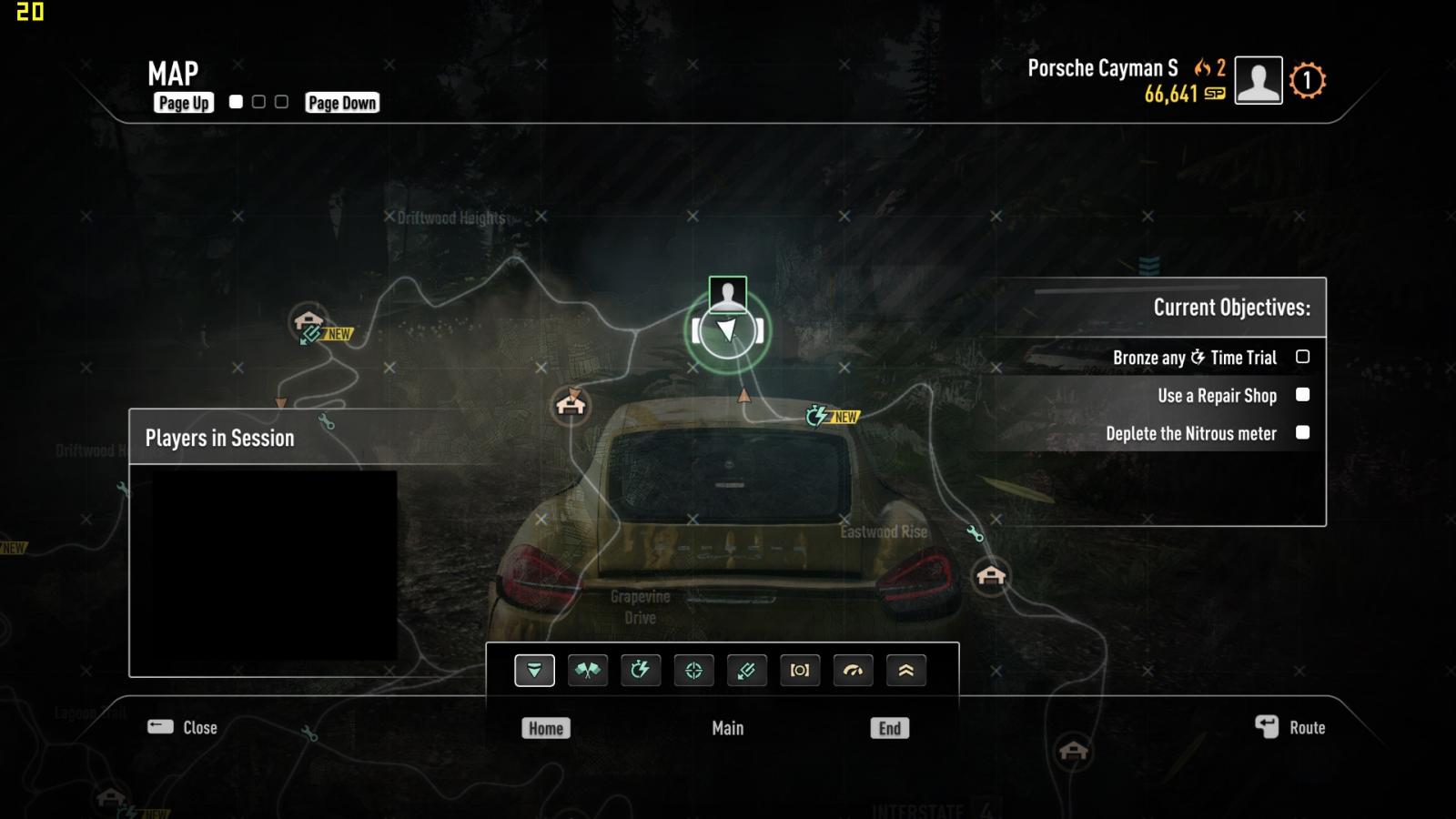Select the hideout marker with NEW badge
1456x819 pixels.
click(308, 321)
